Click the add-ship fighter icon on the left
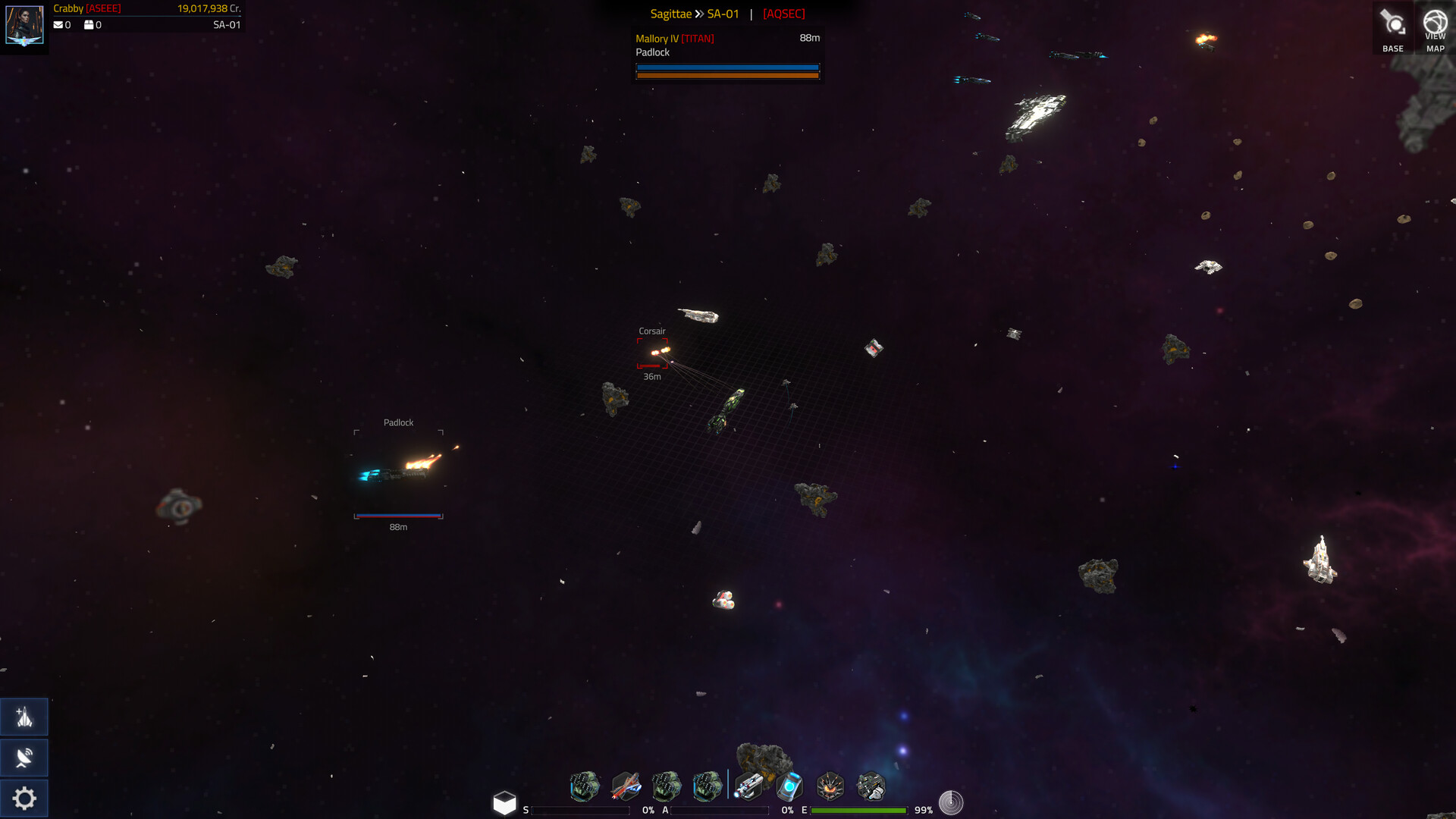1456x819 pixels. coord(24,716)
